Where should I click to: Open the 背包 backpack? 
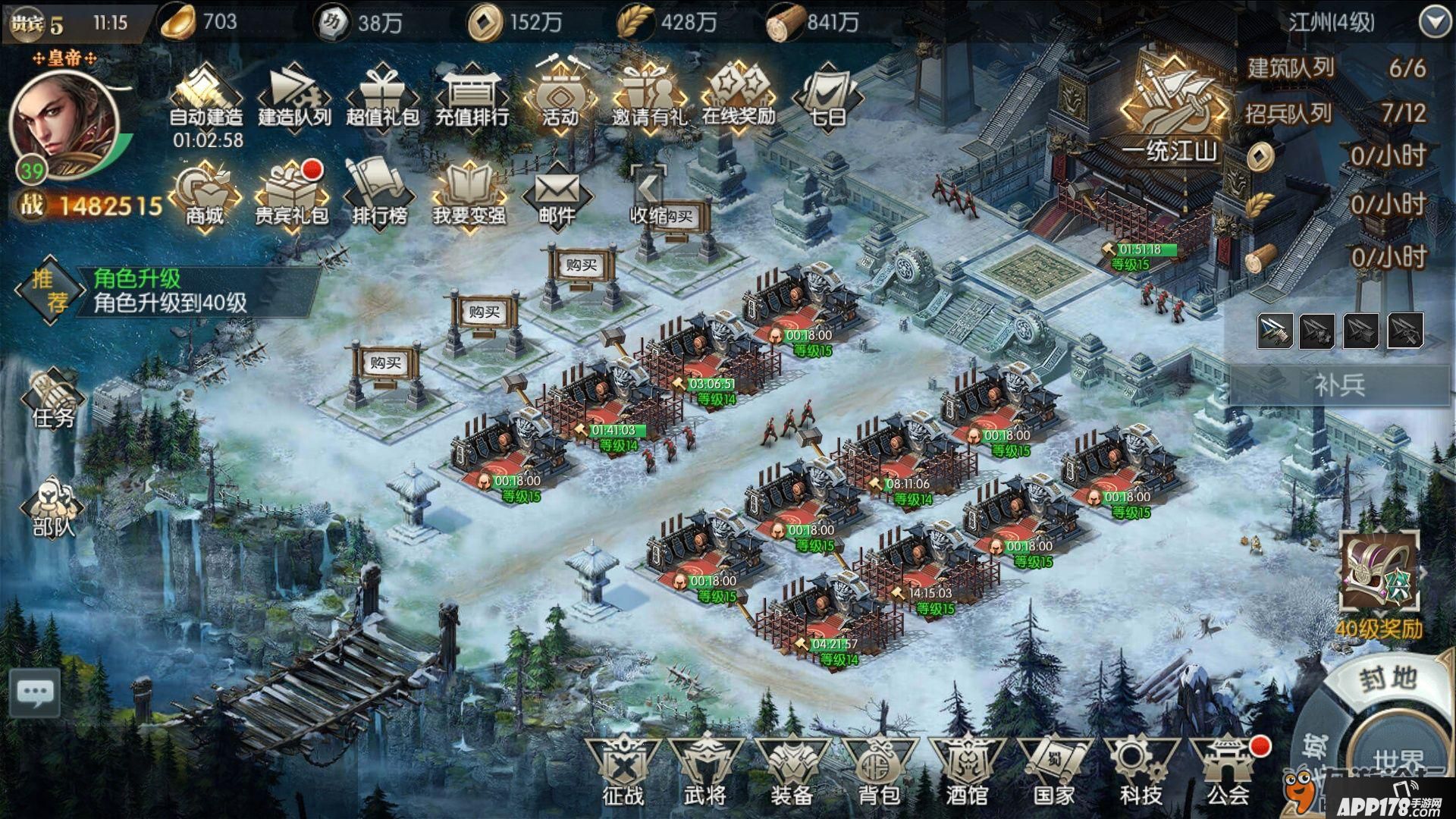coord(879,771)
